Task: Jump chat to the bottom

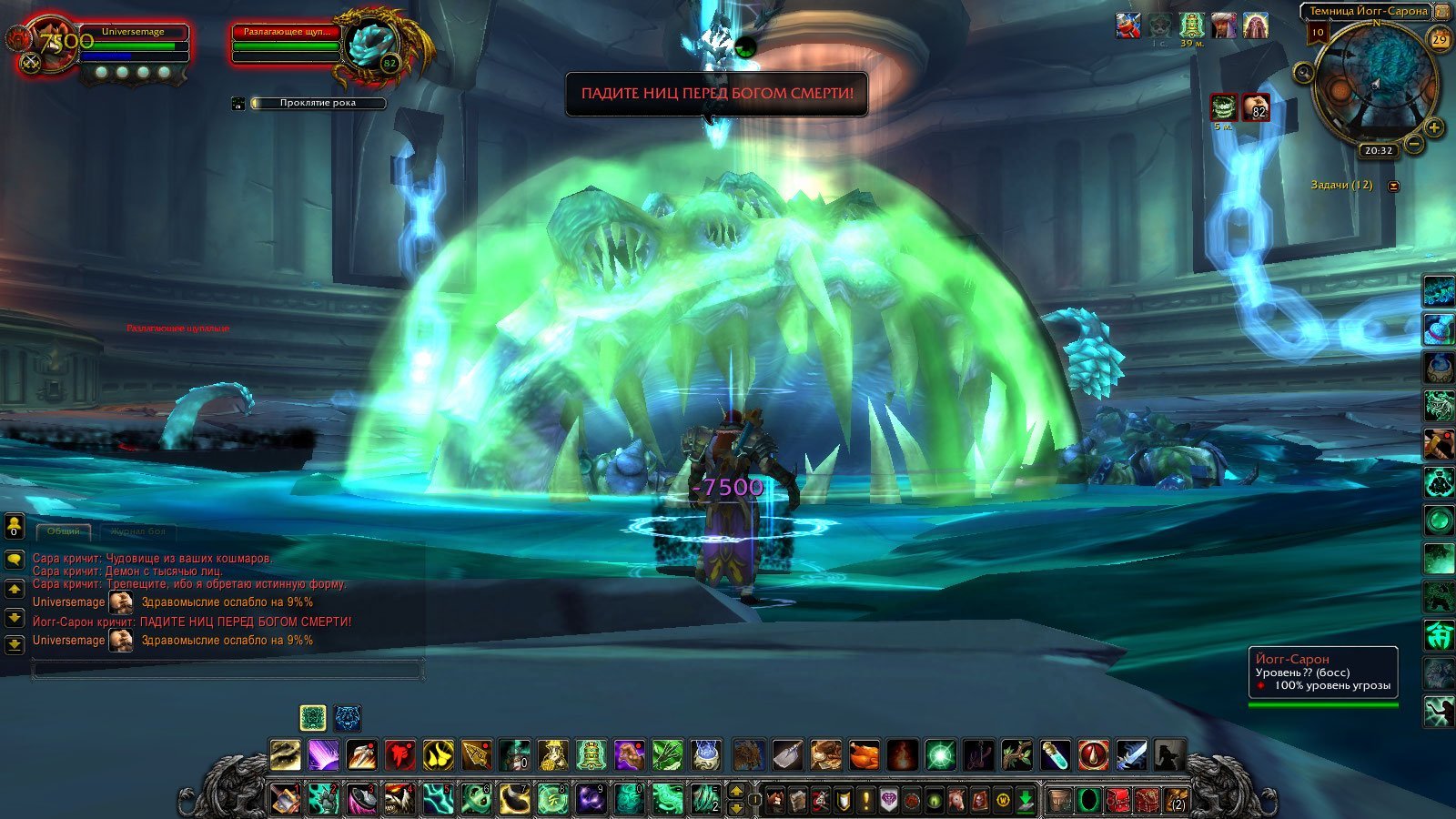Action: pos(15,645)
